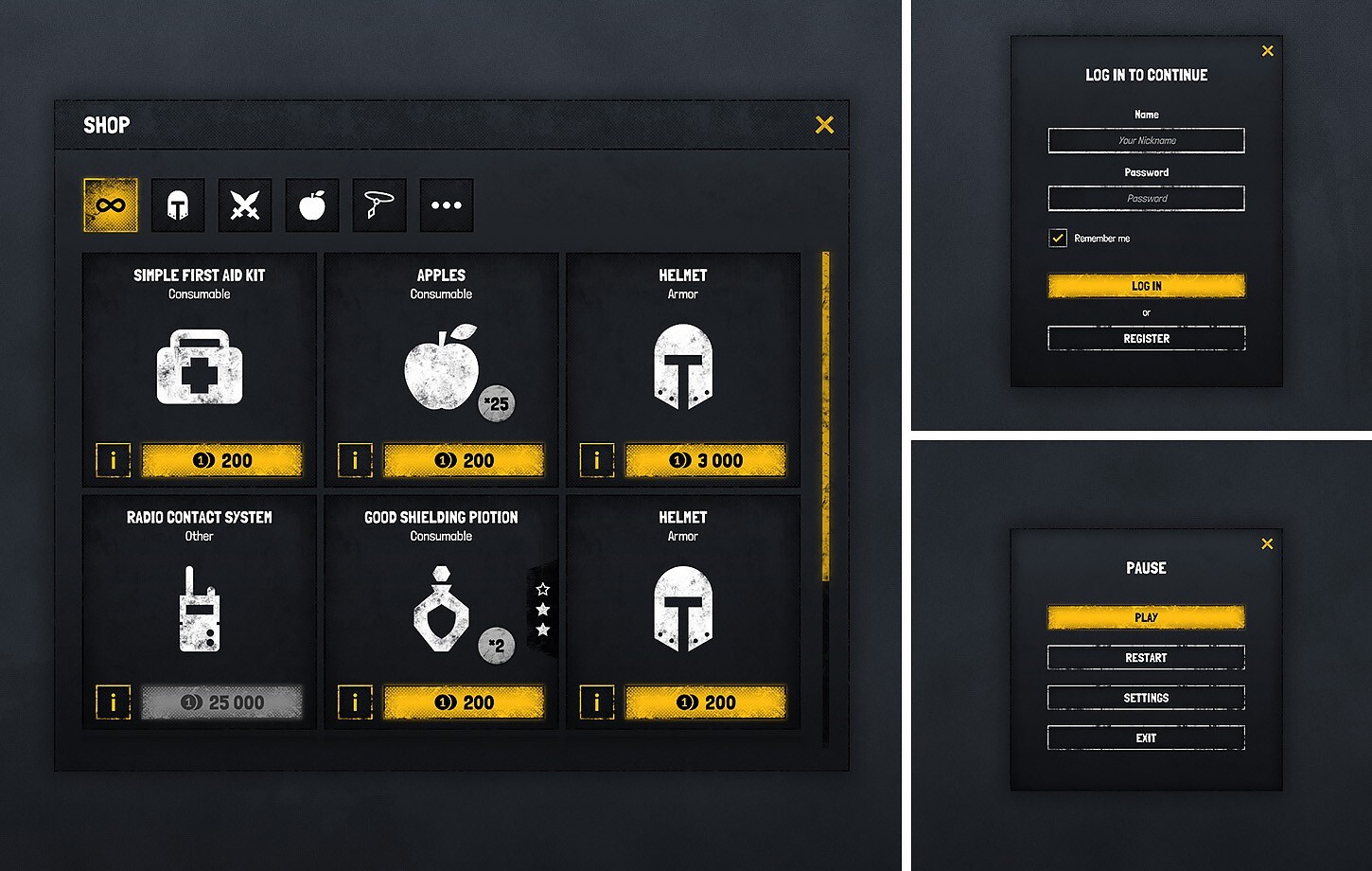
Task: View info on the Good Shielding Piotion
Action: pos(354,702)
